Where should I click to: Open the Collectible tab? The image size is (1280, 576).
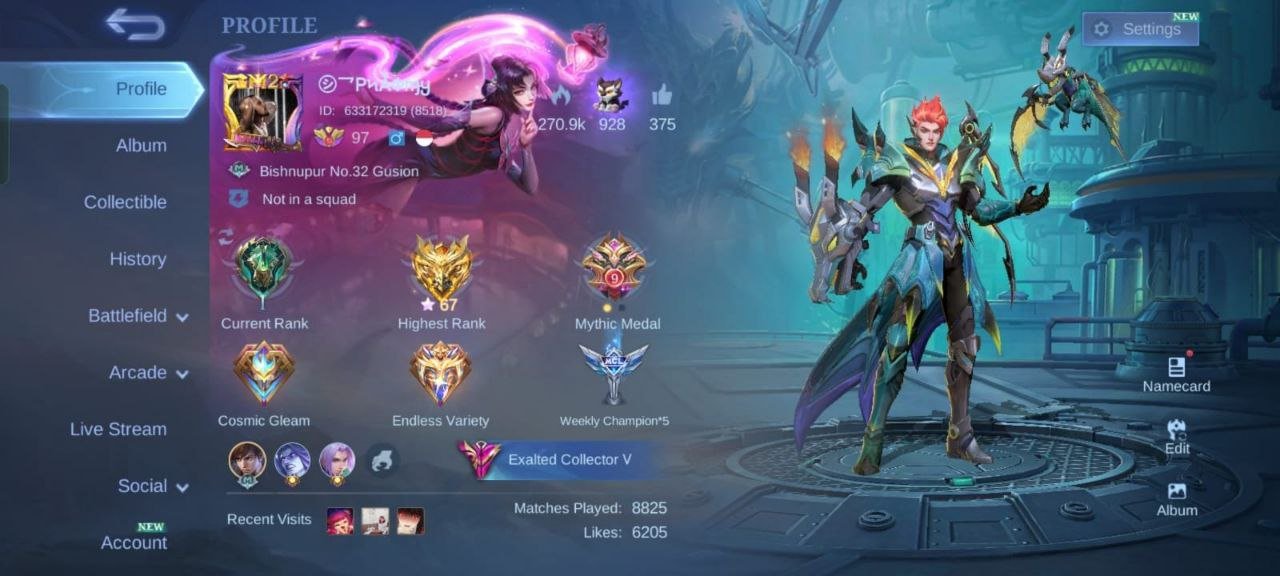coord(125,202)
